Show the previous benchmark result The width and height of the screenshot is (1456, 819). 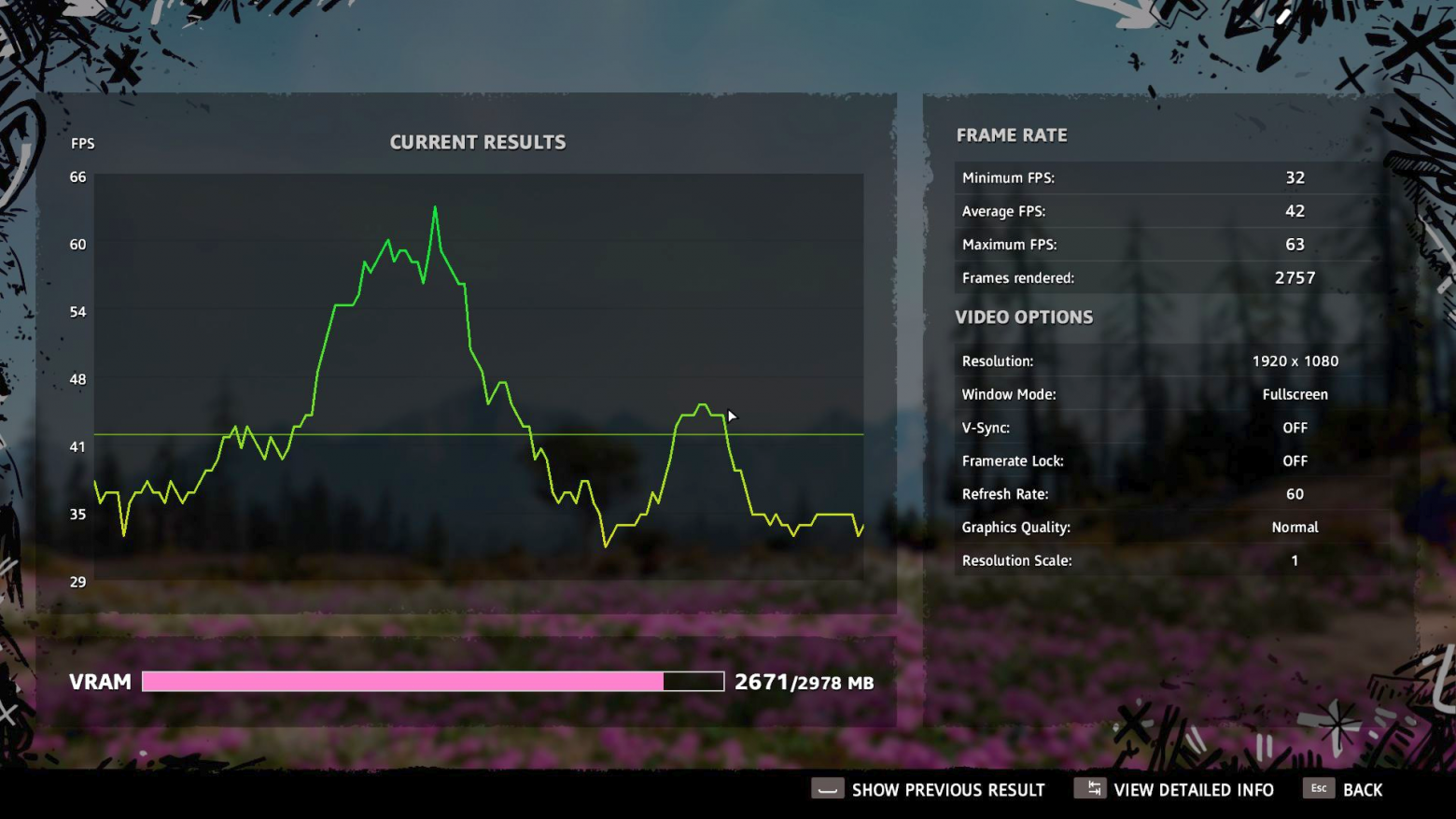coord(929,790)
